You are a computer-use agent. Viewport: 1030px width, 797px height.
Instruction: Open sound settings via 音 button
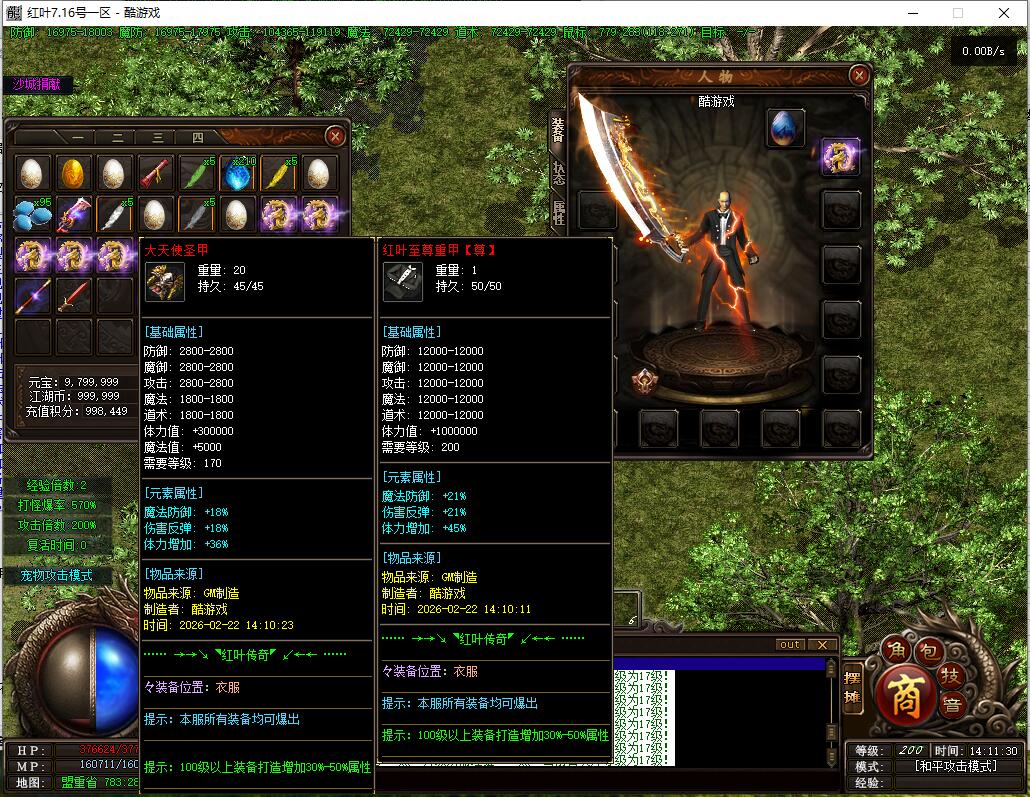(951, 703)
